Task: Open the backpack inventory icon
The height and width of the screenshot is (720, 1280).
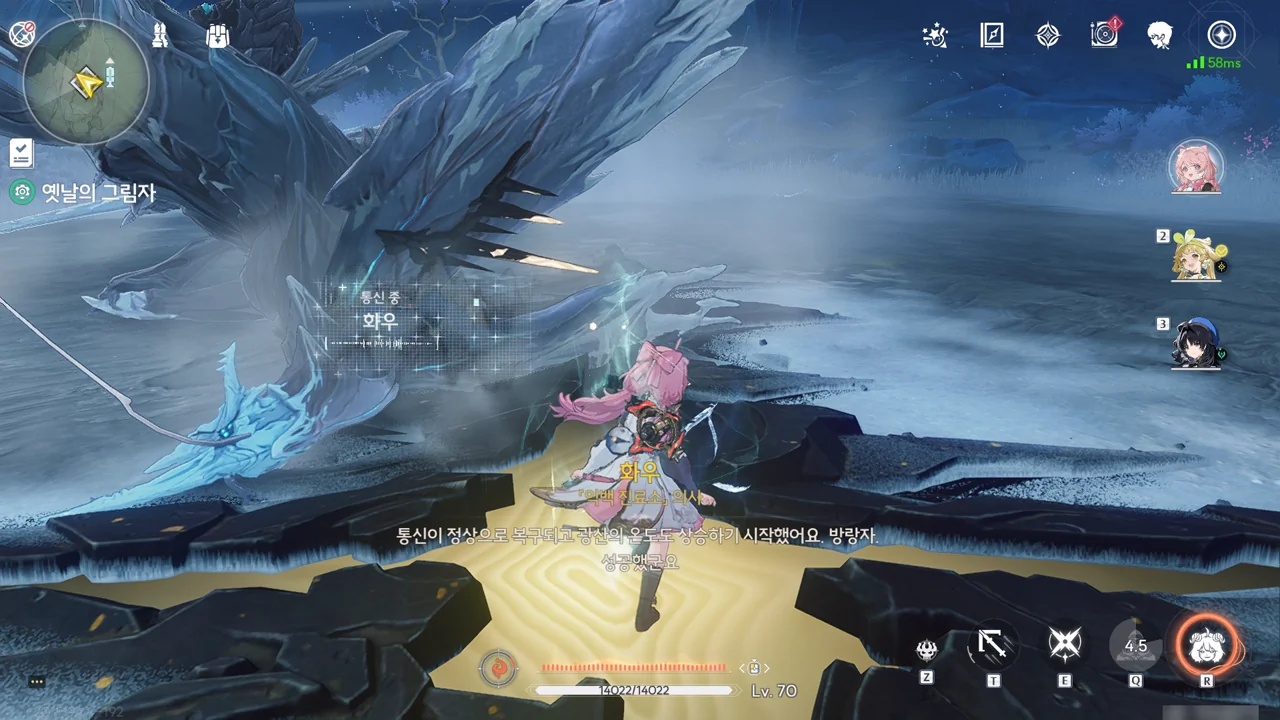Action: tap(217, 36)
